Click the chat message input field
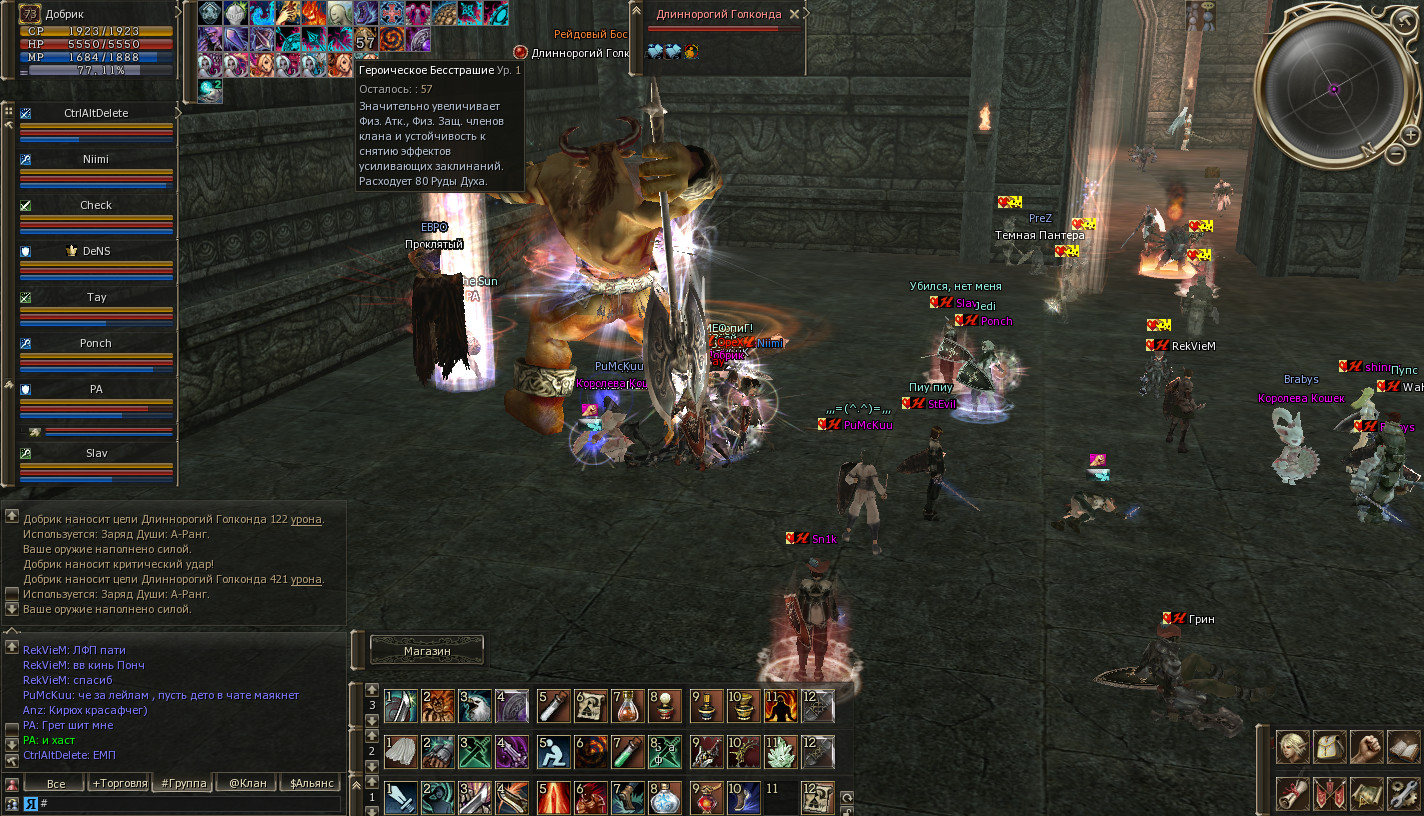 click(x=190, y=803)
